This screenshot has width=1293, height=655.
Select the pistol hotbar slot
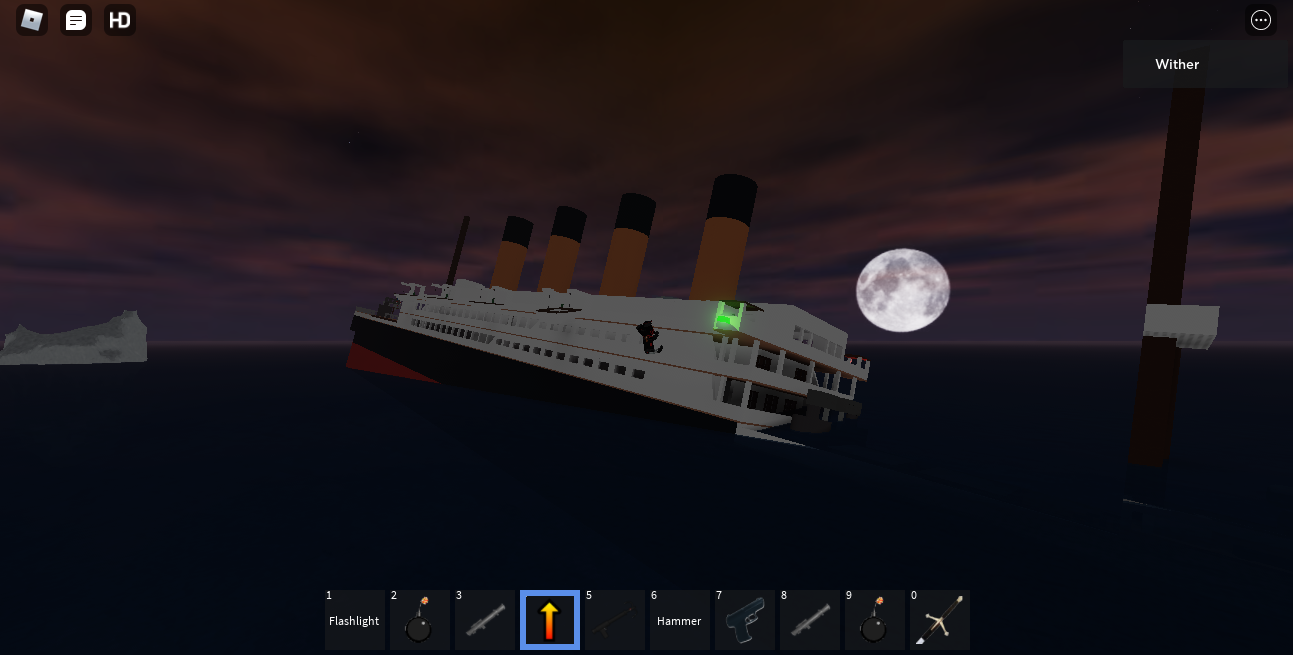745,620
